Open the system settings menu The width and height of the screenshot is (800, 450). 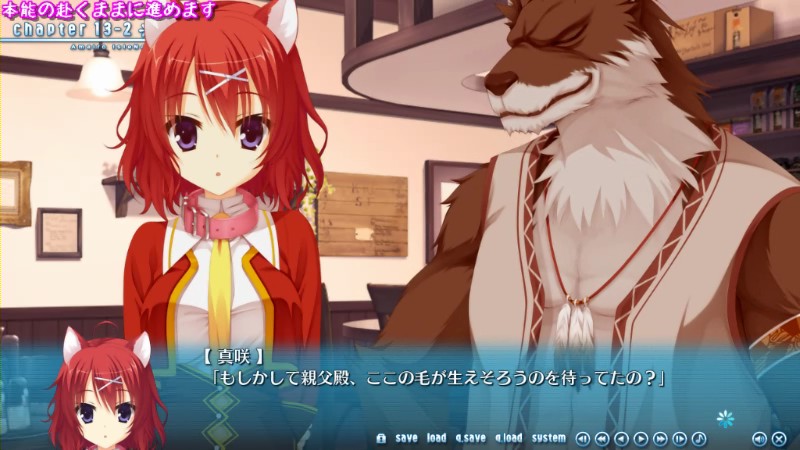(x=548, y=438)
